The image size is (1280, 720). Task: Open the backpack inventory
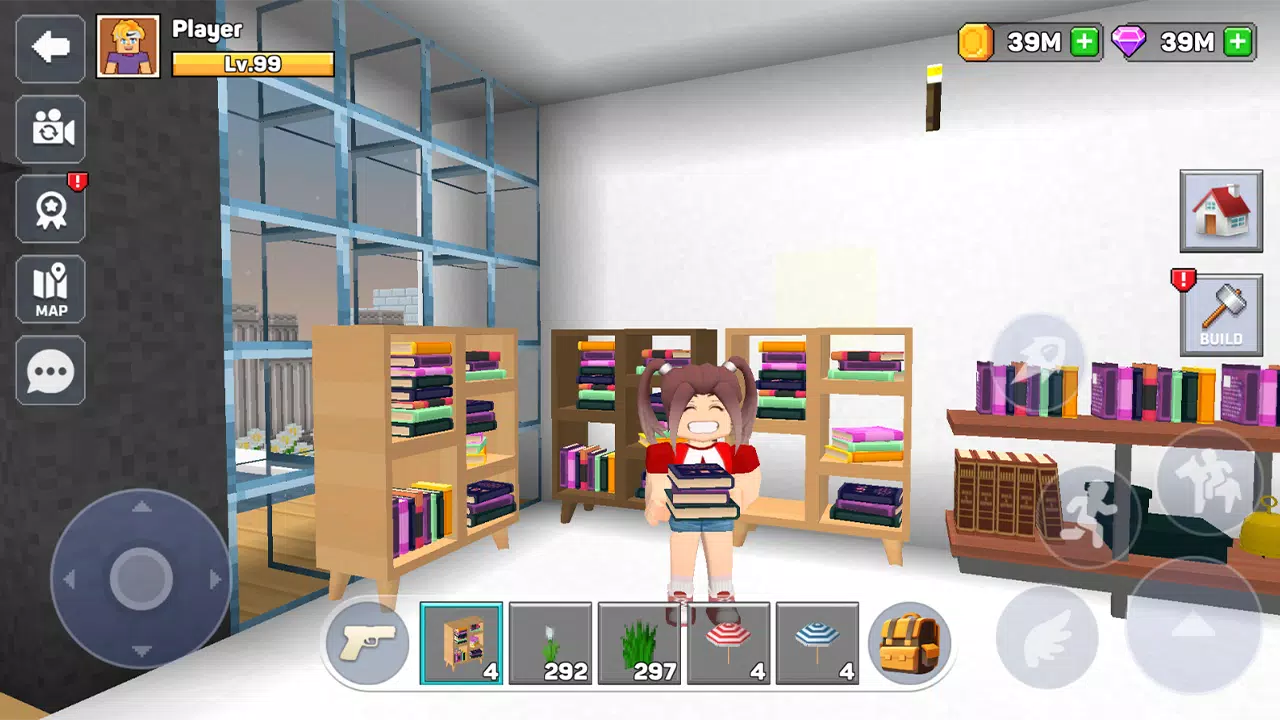coord(909,643)
